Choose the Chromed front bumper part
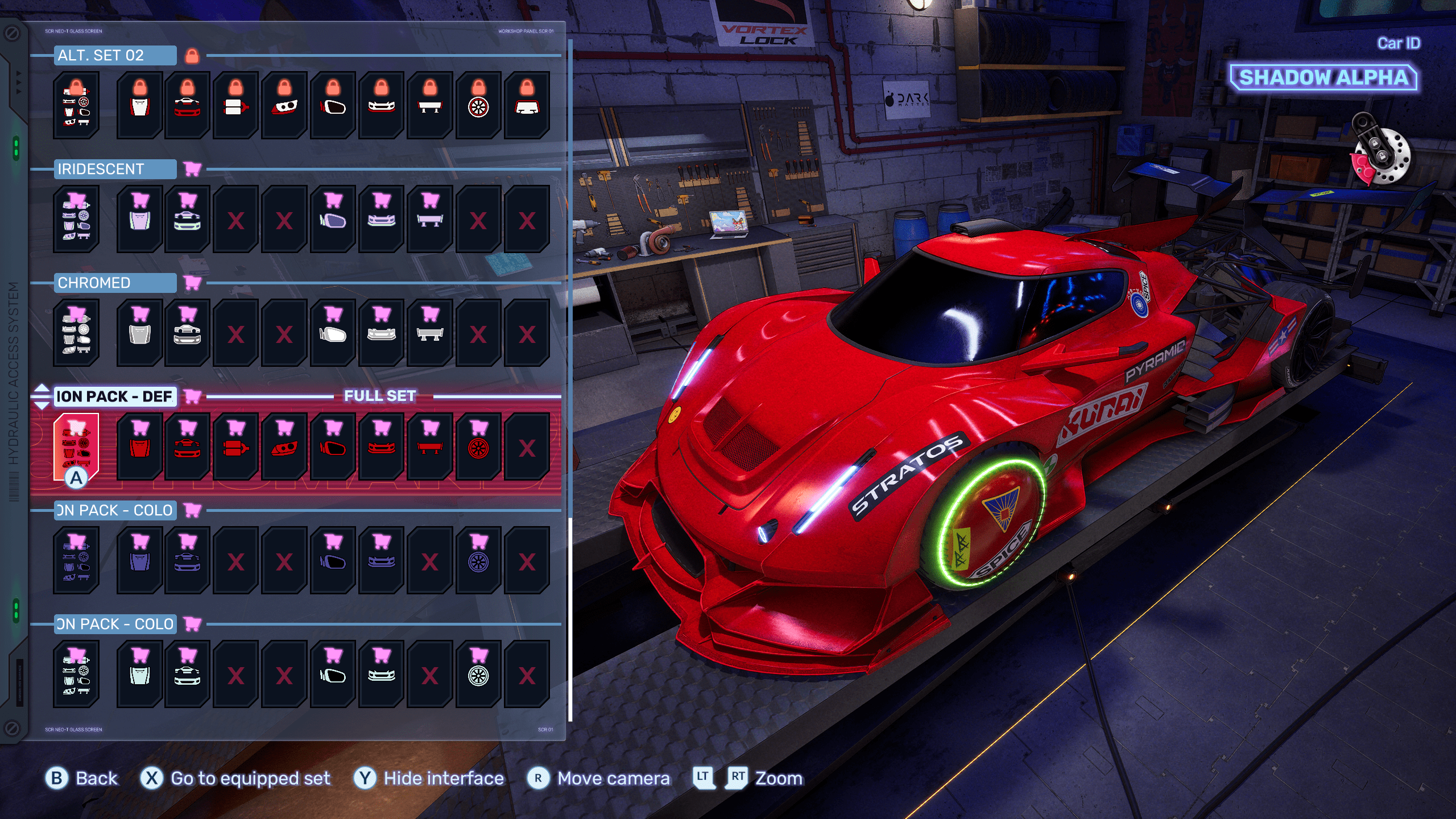 [x=382, y=332]
